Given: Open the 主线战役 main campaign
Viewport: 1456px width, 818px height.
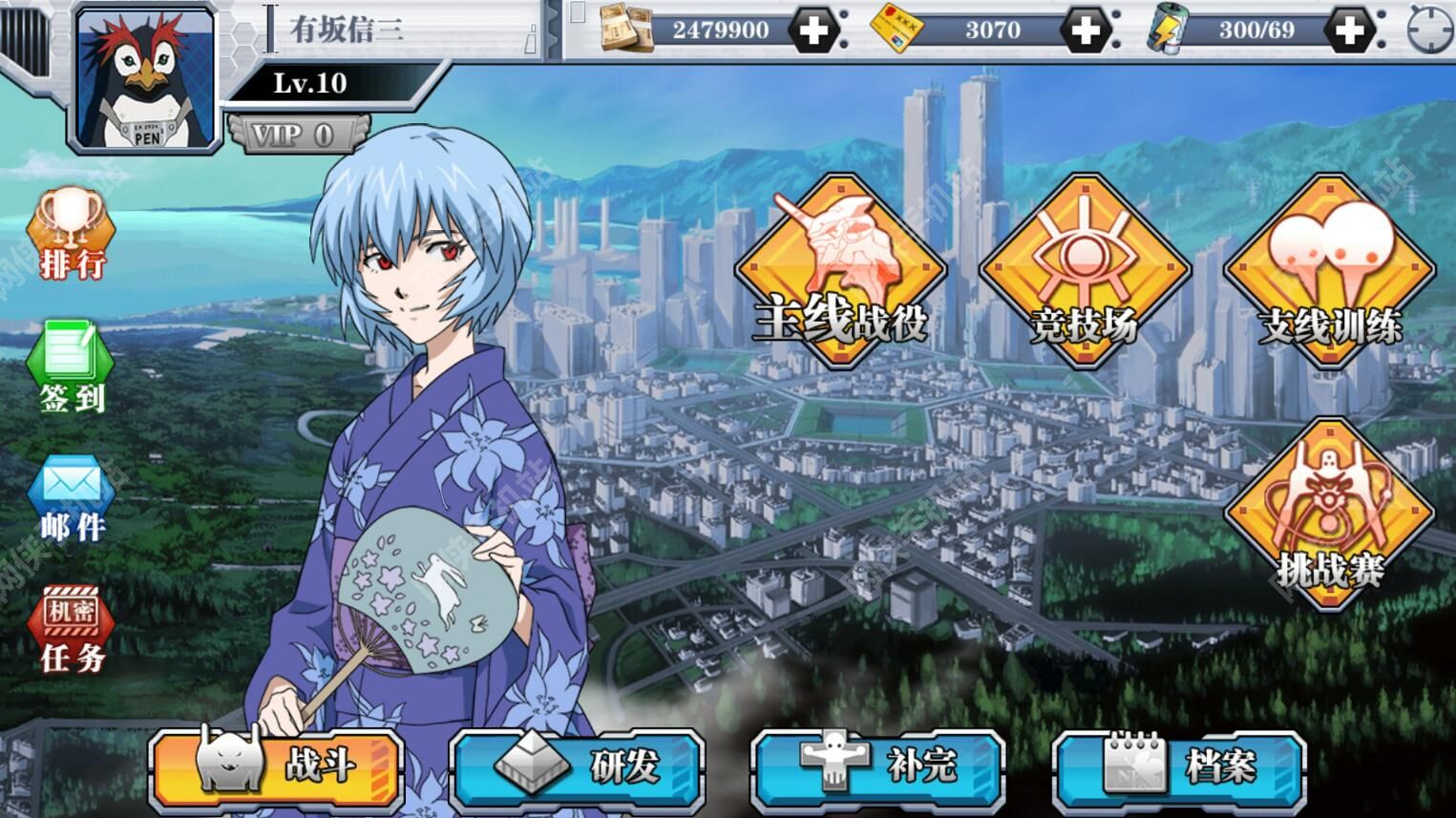Looking at the screenshot, I should coord(839,270).
